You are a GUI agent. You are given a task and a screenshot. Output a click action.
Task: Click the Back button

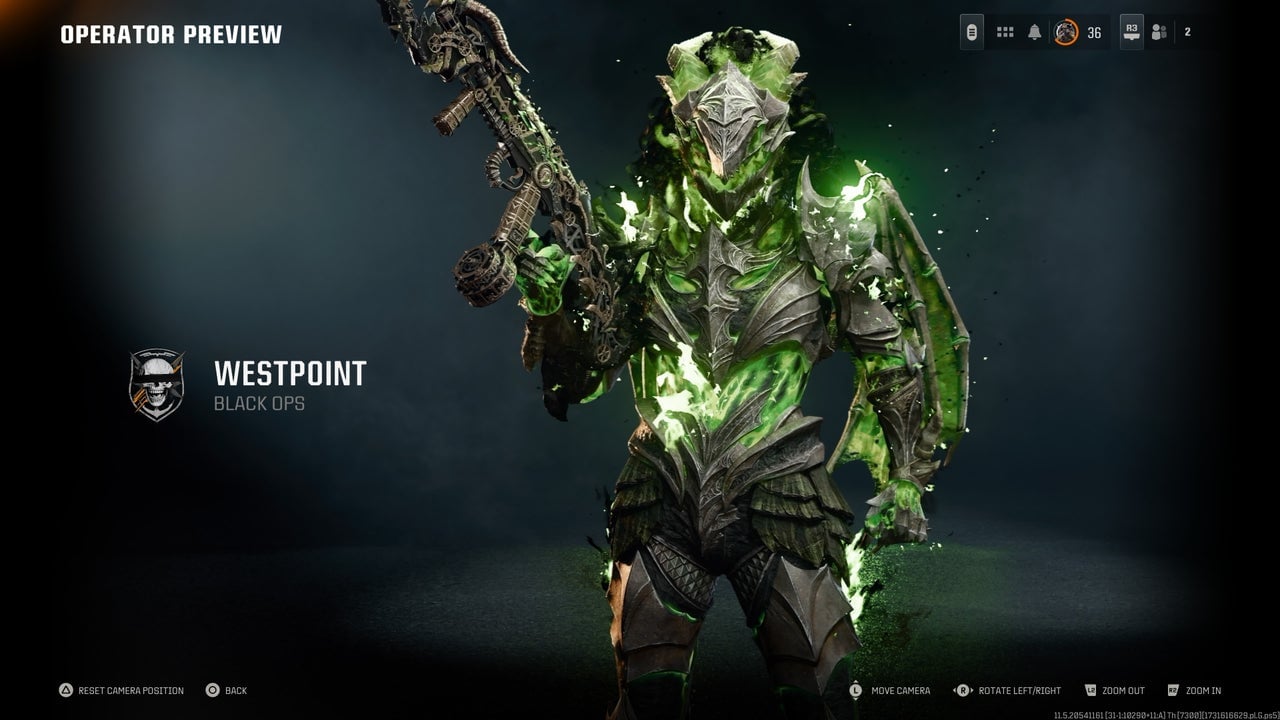point(230,690)
